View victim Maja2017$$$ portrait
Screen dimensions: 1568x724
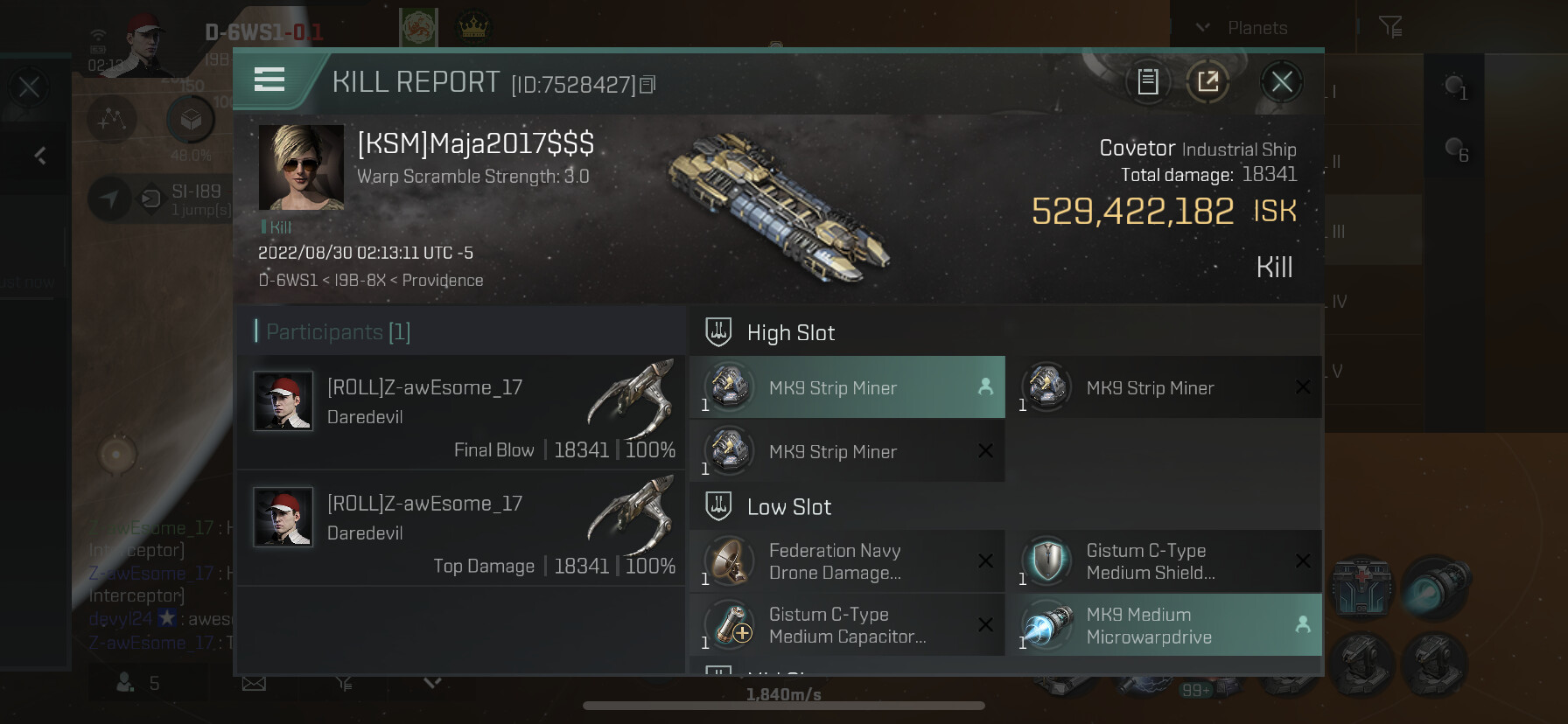[301, 167]
